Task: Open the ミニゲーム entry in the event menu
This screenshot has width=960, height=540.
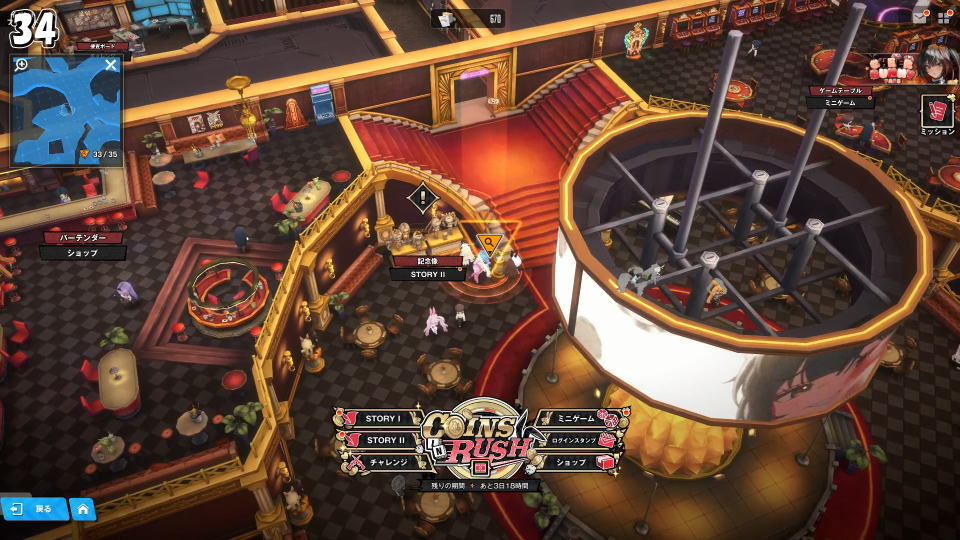Action: pyautogui.click(x=574, y=419)
